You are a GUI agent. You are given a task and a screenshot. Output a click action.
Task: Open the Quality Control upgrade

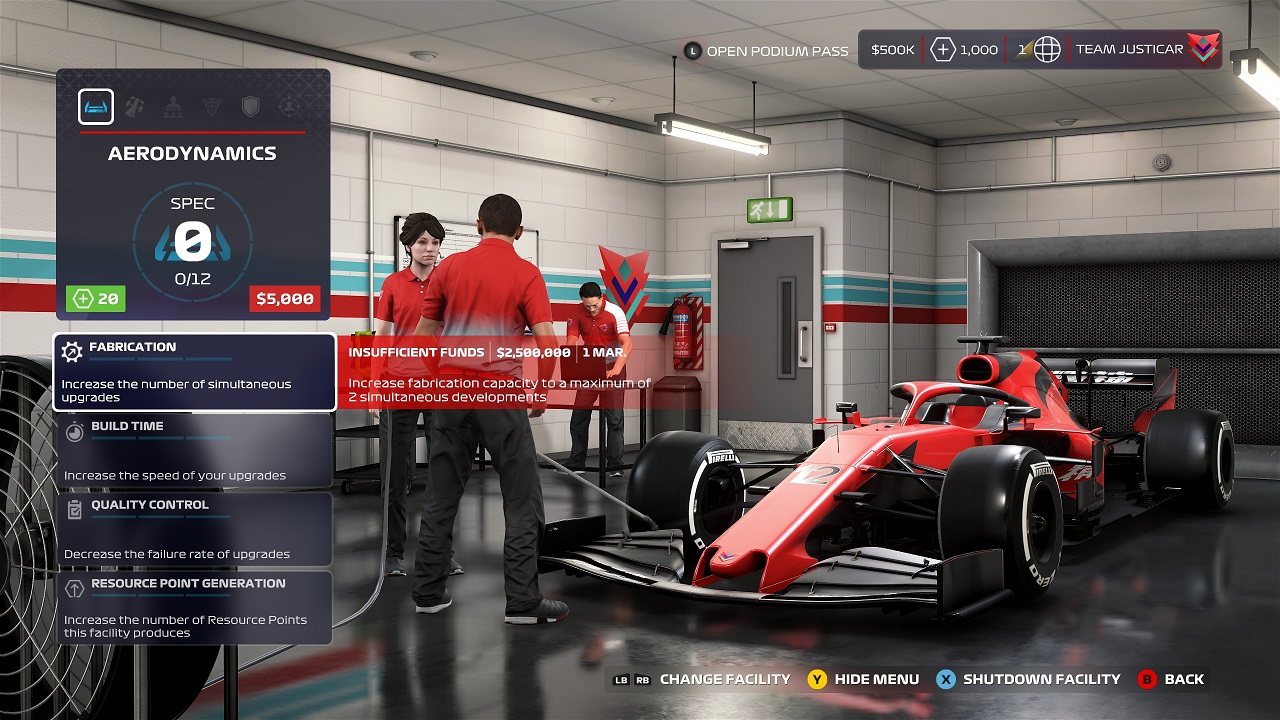click(x=194, y=529)
